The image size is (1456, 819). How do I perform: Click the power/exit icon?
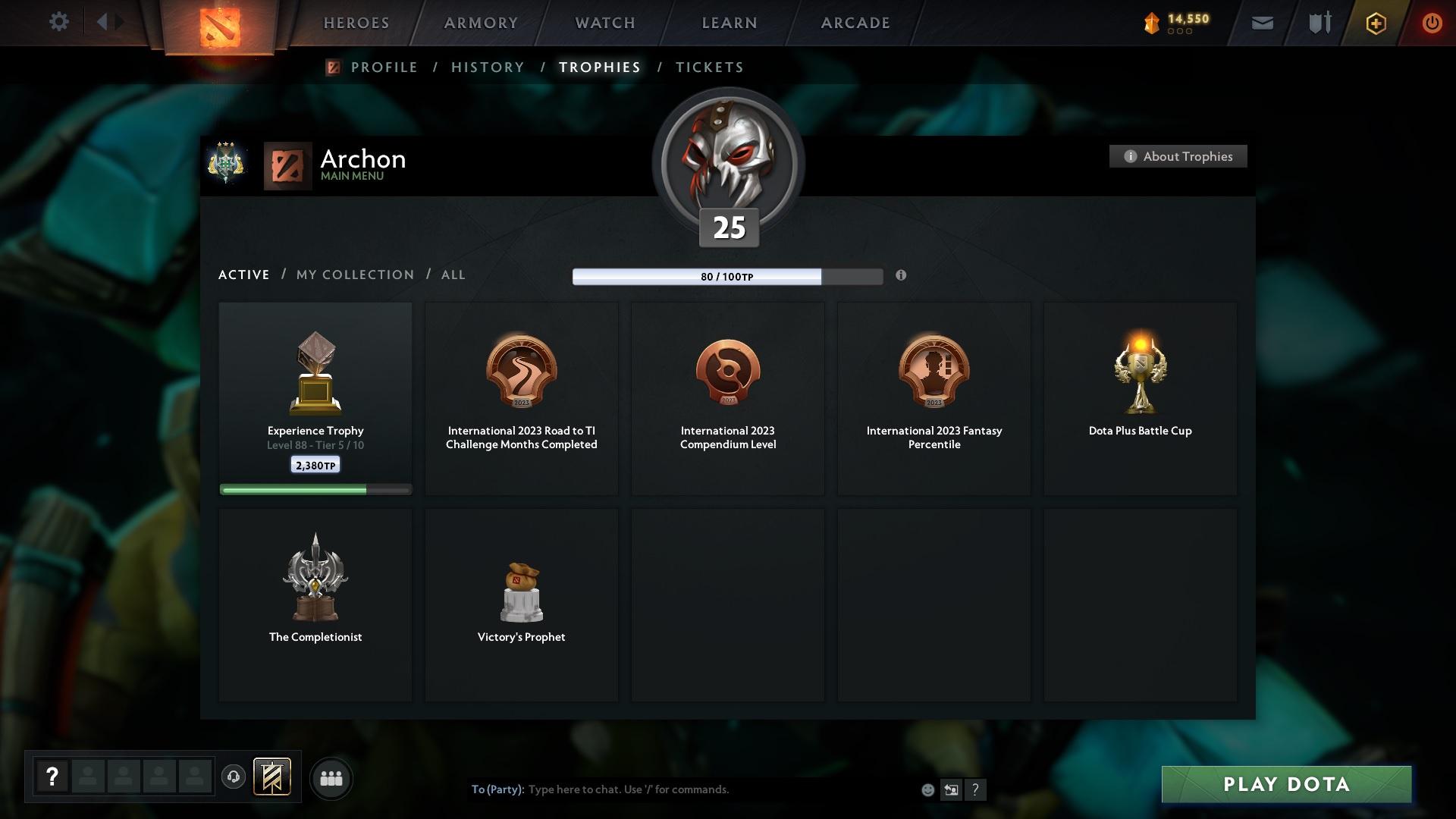[1432, 23]
